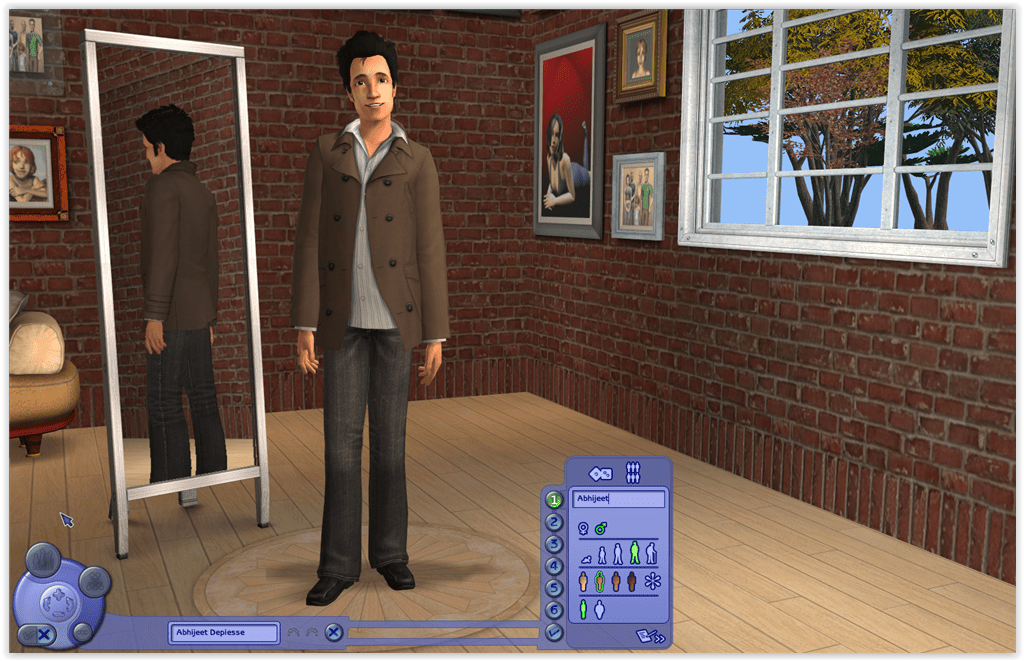
Task: Pick the darkest skin tone
Action: tap(631, 581)
